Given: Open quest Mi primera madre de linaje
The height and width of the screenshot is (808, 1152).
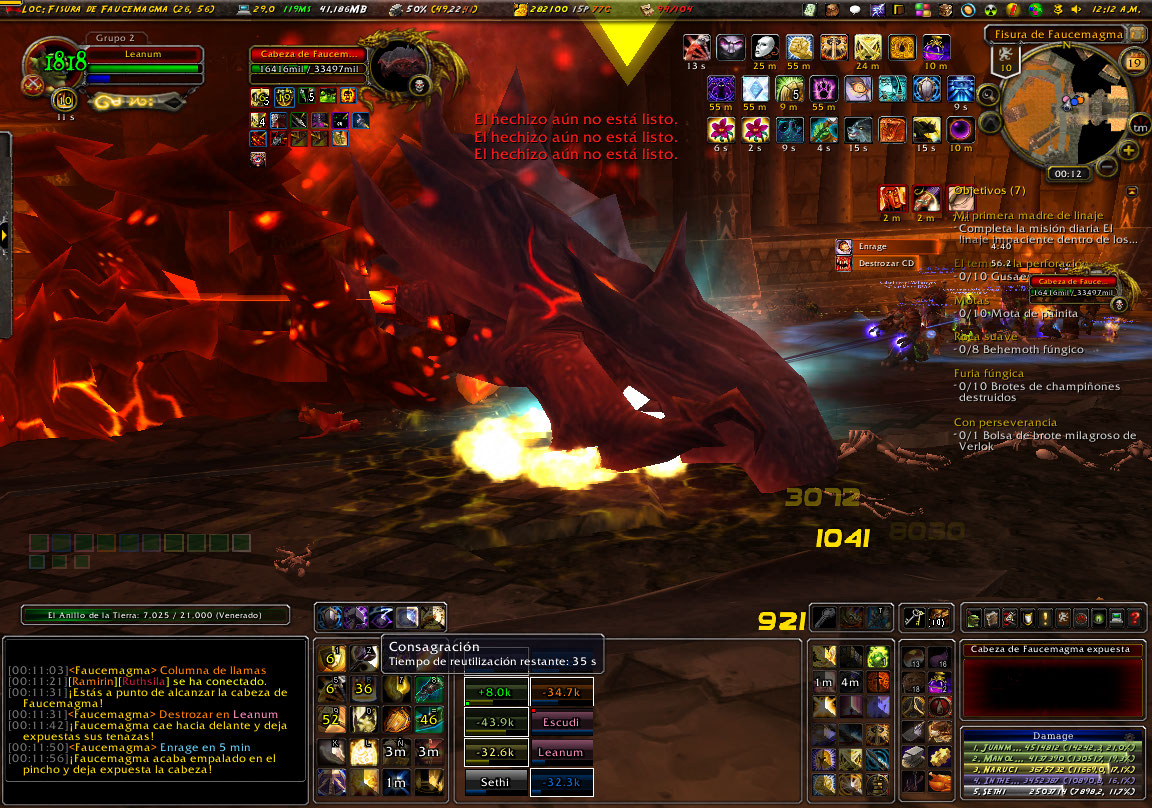Looking at the screenshot, I should pos(1029,215).
